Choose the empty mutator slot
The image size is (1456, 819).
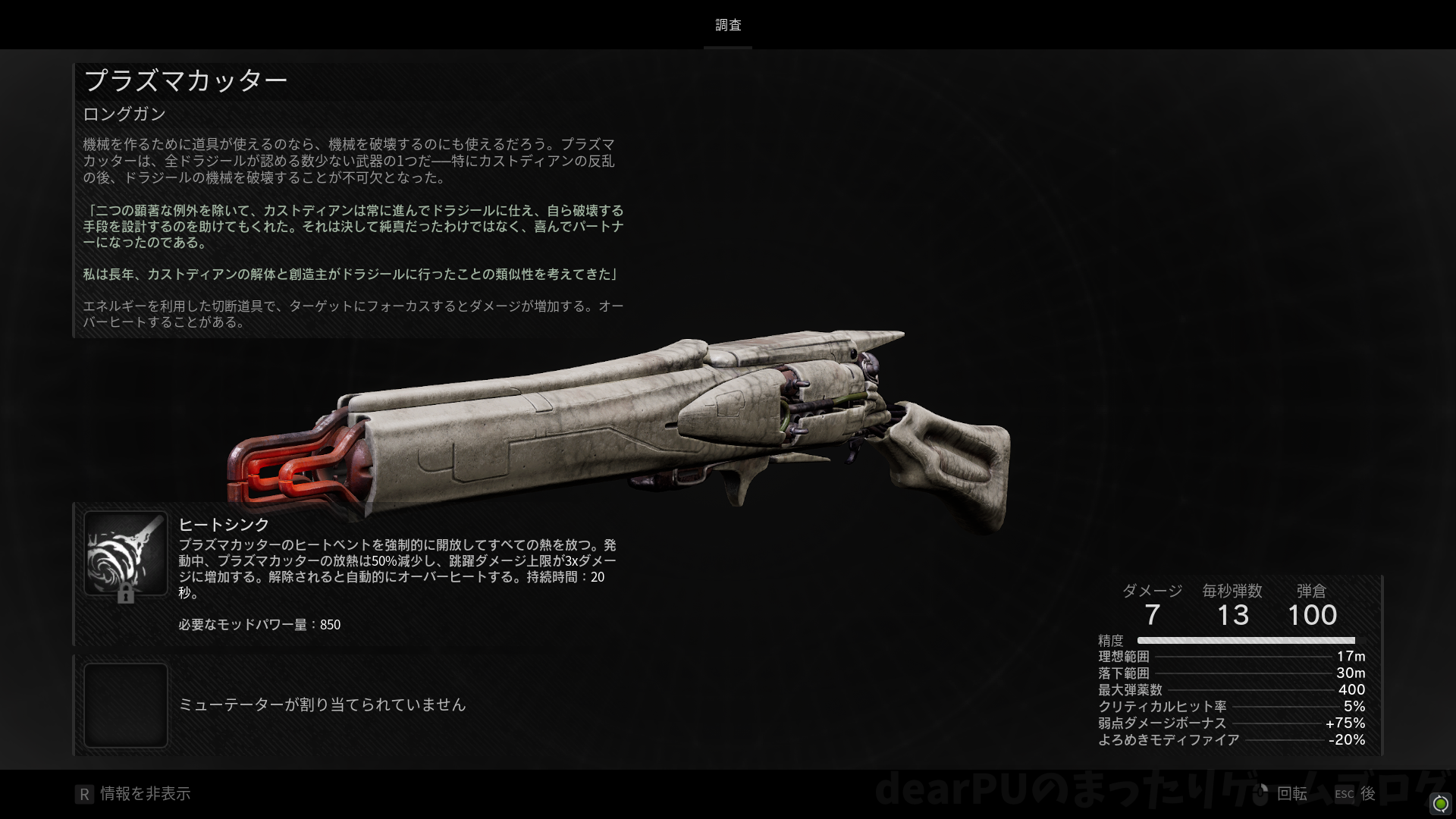point(126,705)
